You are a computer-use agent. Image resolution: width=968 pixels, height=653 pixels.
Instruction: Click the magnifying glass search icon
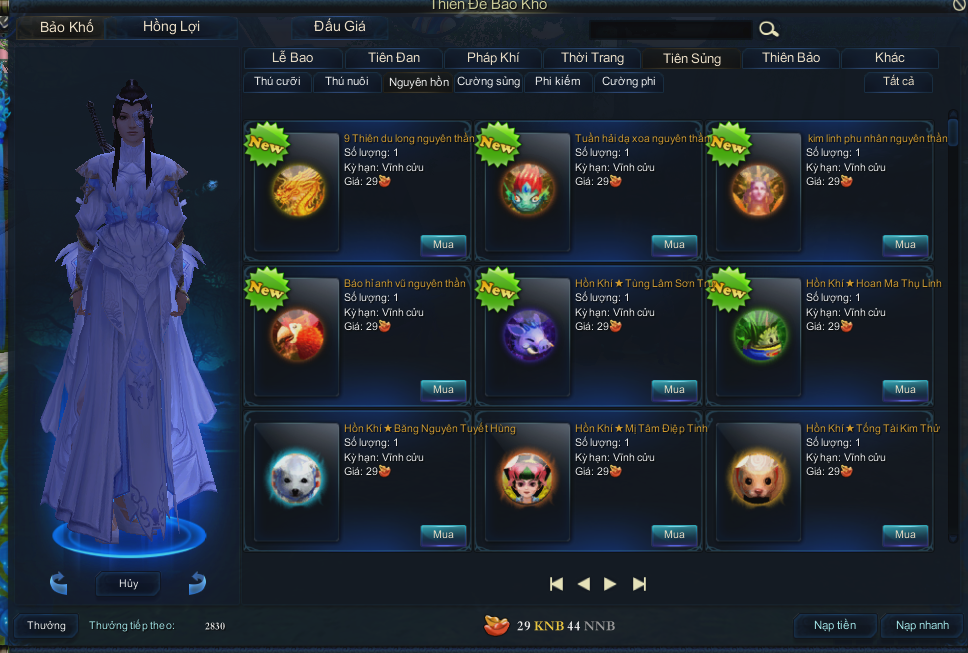(x=768, y=29)
